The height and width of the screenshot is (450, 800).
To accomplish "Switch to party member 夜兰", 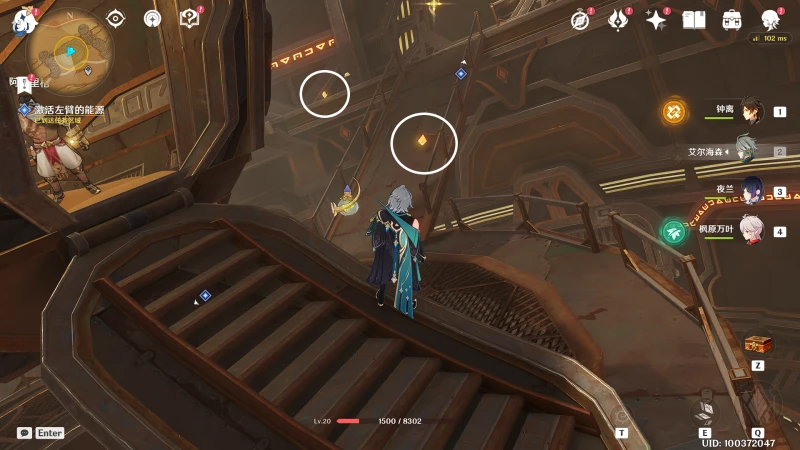I will (750, 190).
